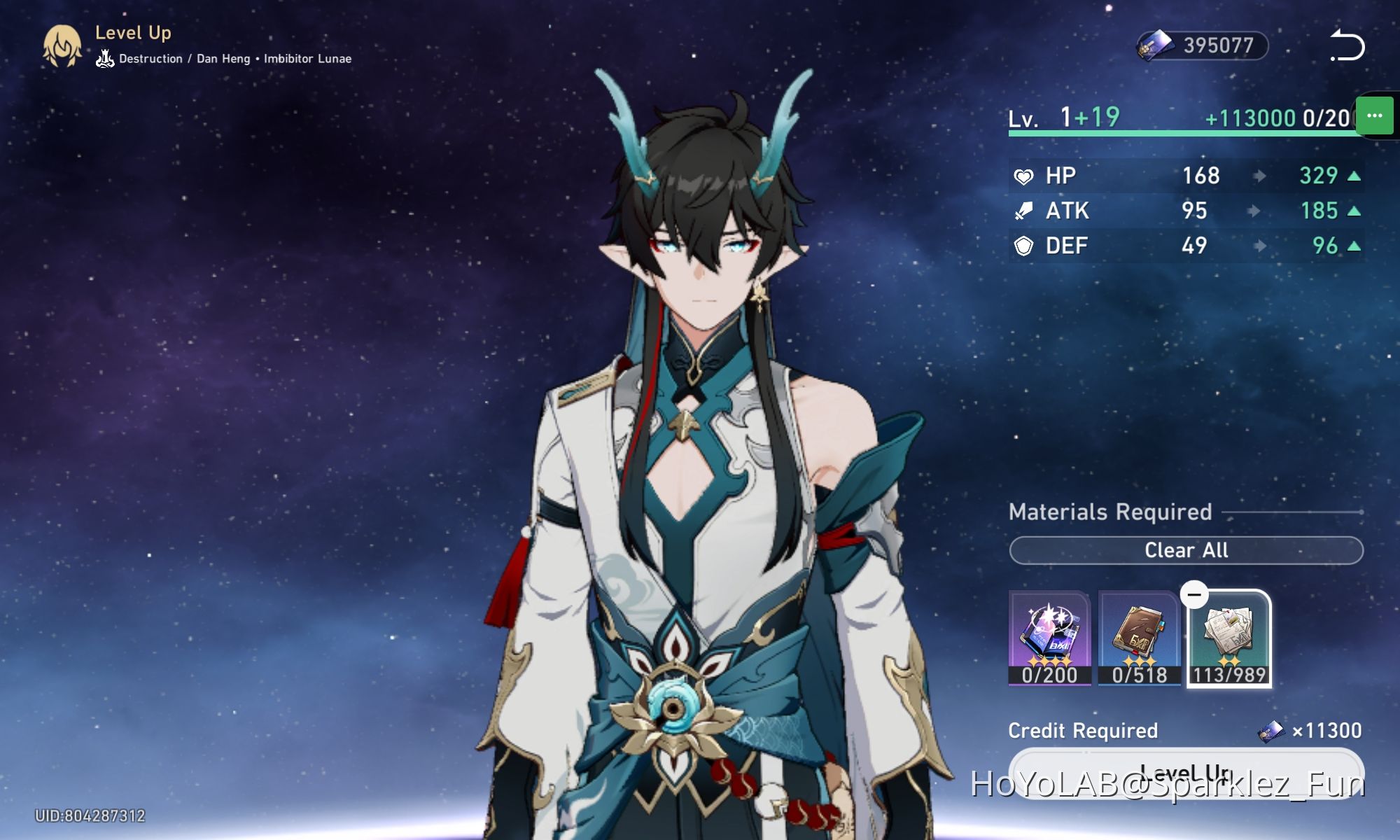Open the green ellipsis auto-add options
The width and height of the screenshot is (1400, 840).
1374,116
